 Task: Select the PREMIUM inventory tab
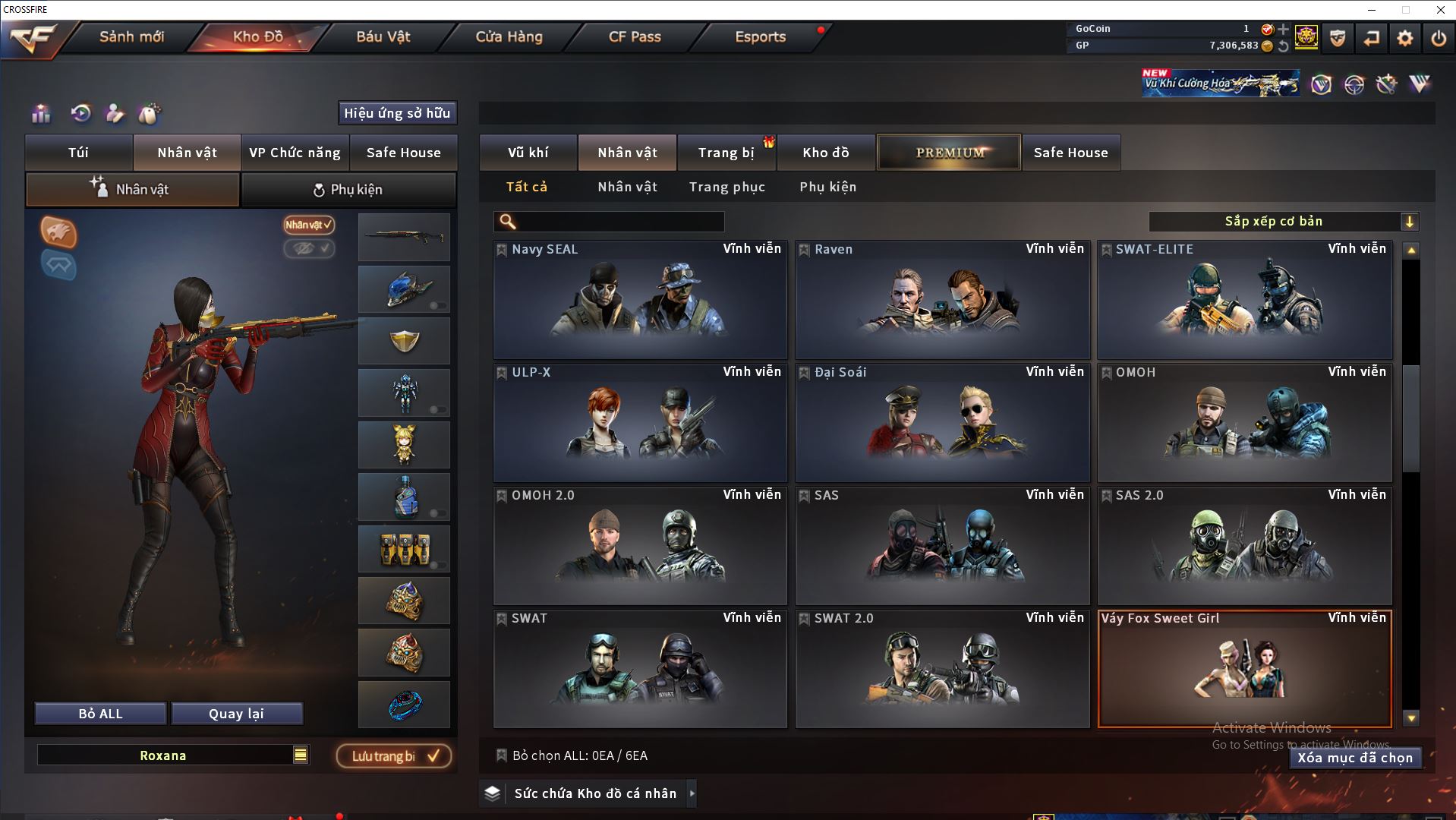pyautogui.click(x=950, y=153)
